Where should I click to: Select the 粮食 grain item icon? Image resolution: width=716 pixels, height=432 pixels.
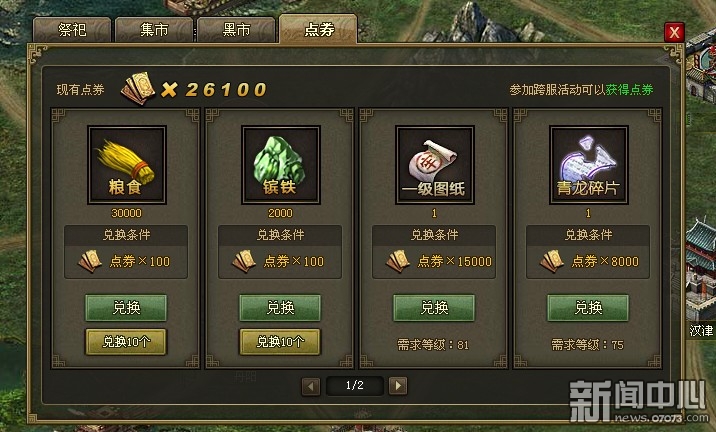pos(126,164)
